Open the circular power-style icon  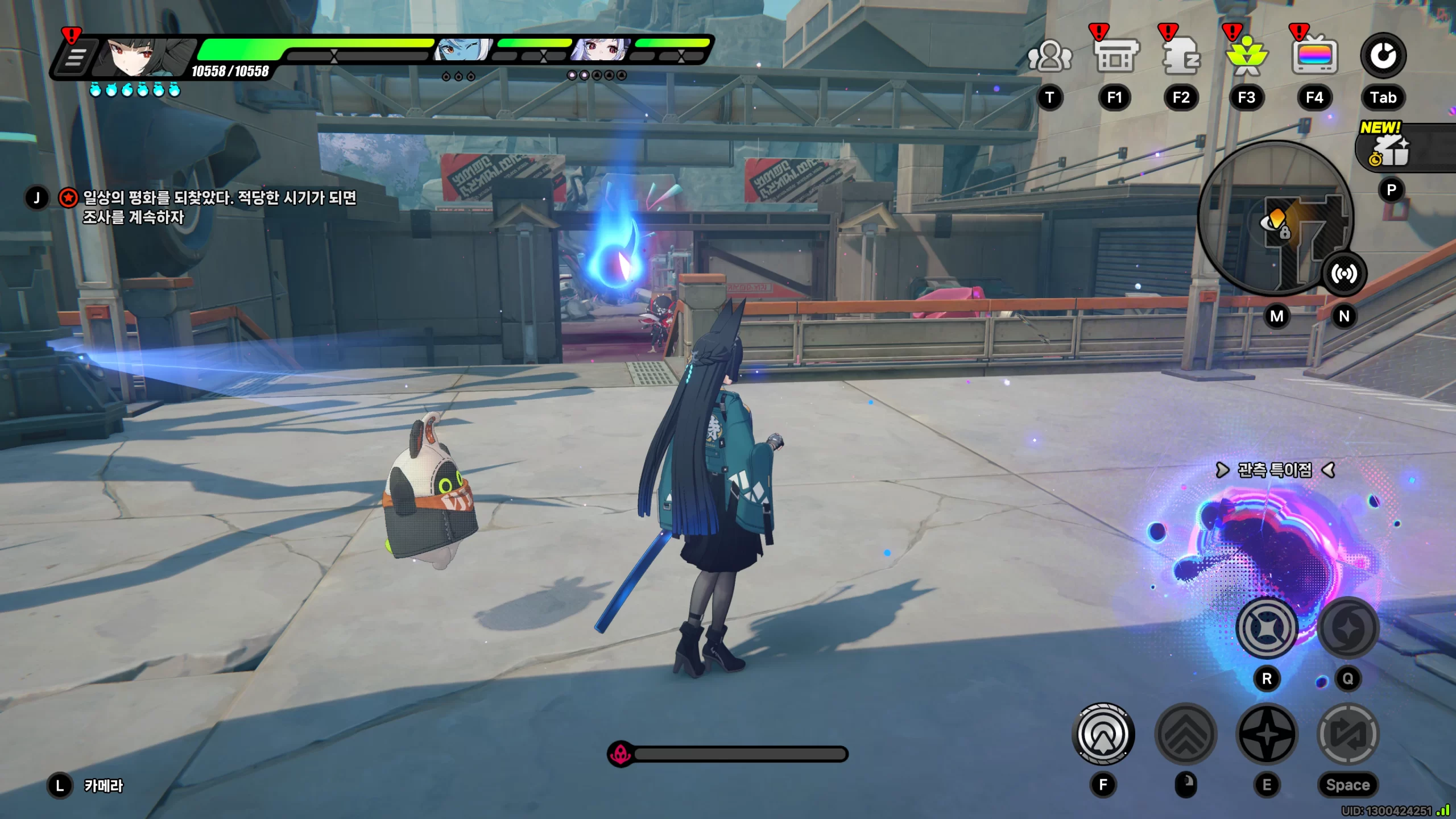click(1383, 56)
